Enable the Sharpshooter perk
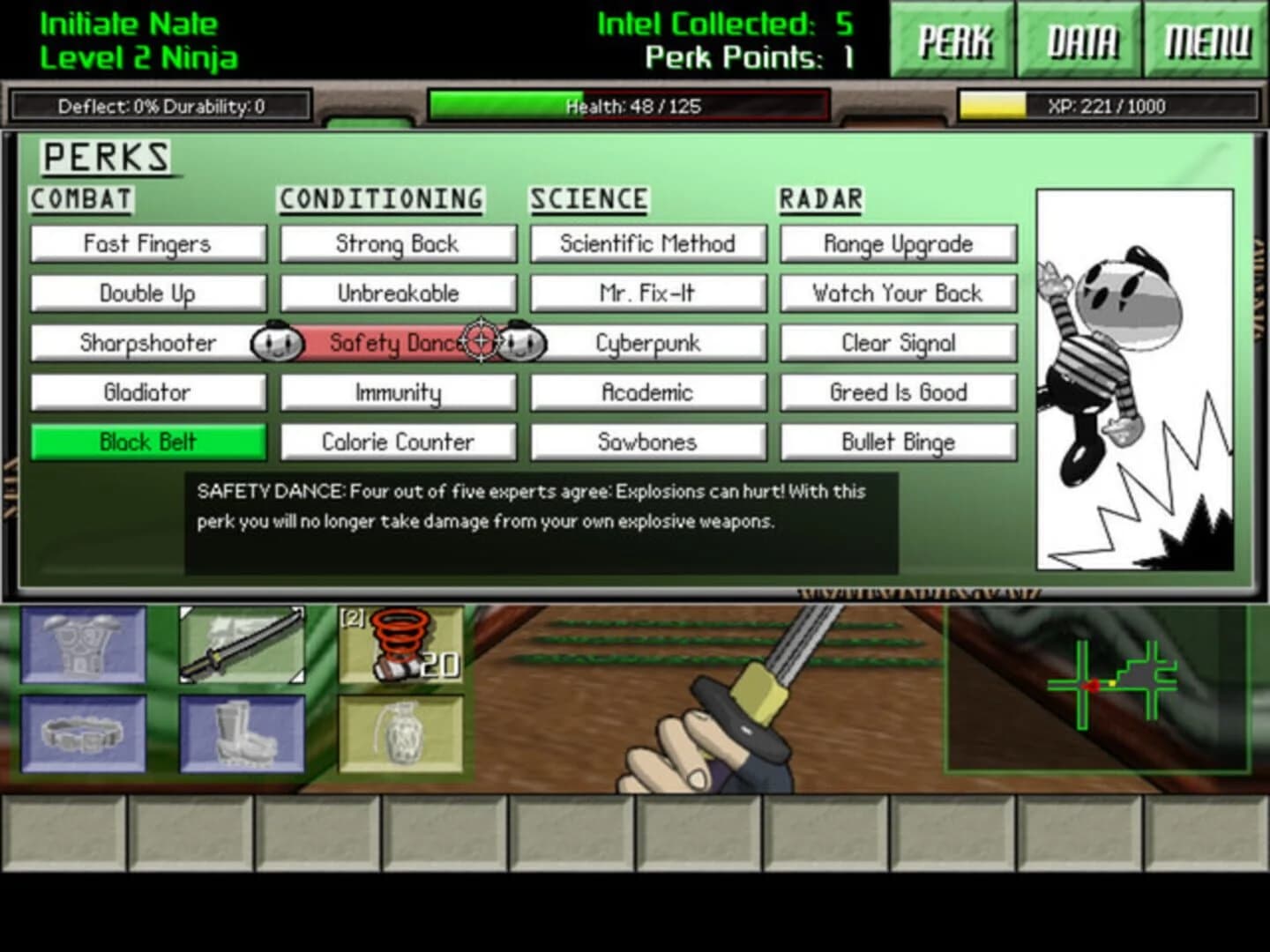 [x=147, y=343]
